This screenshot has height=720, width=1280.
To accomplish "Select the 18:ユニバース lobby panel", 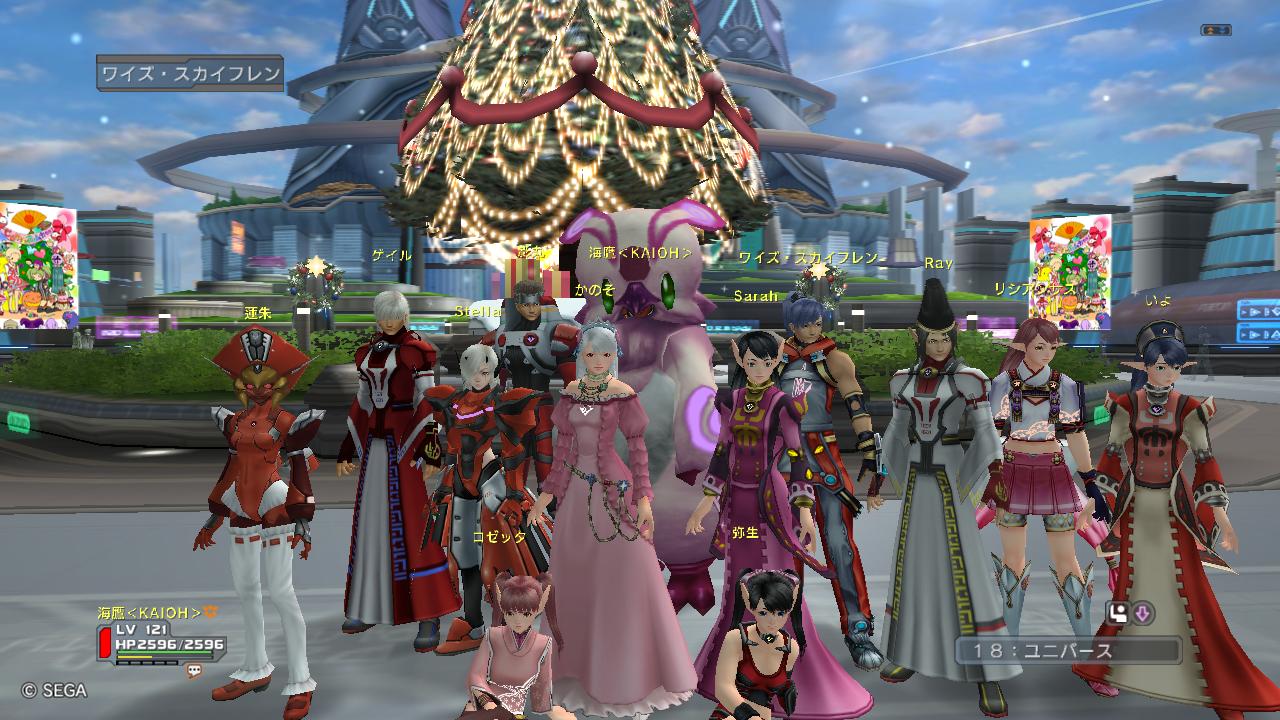I will (x=1067, y=651).
